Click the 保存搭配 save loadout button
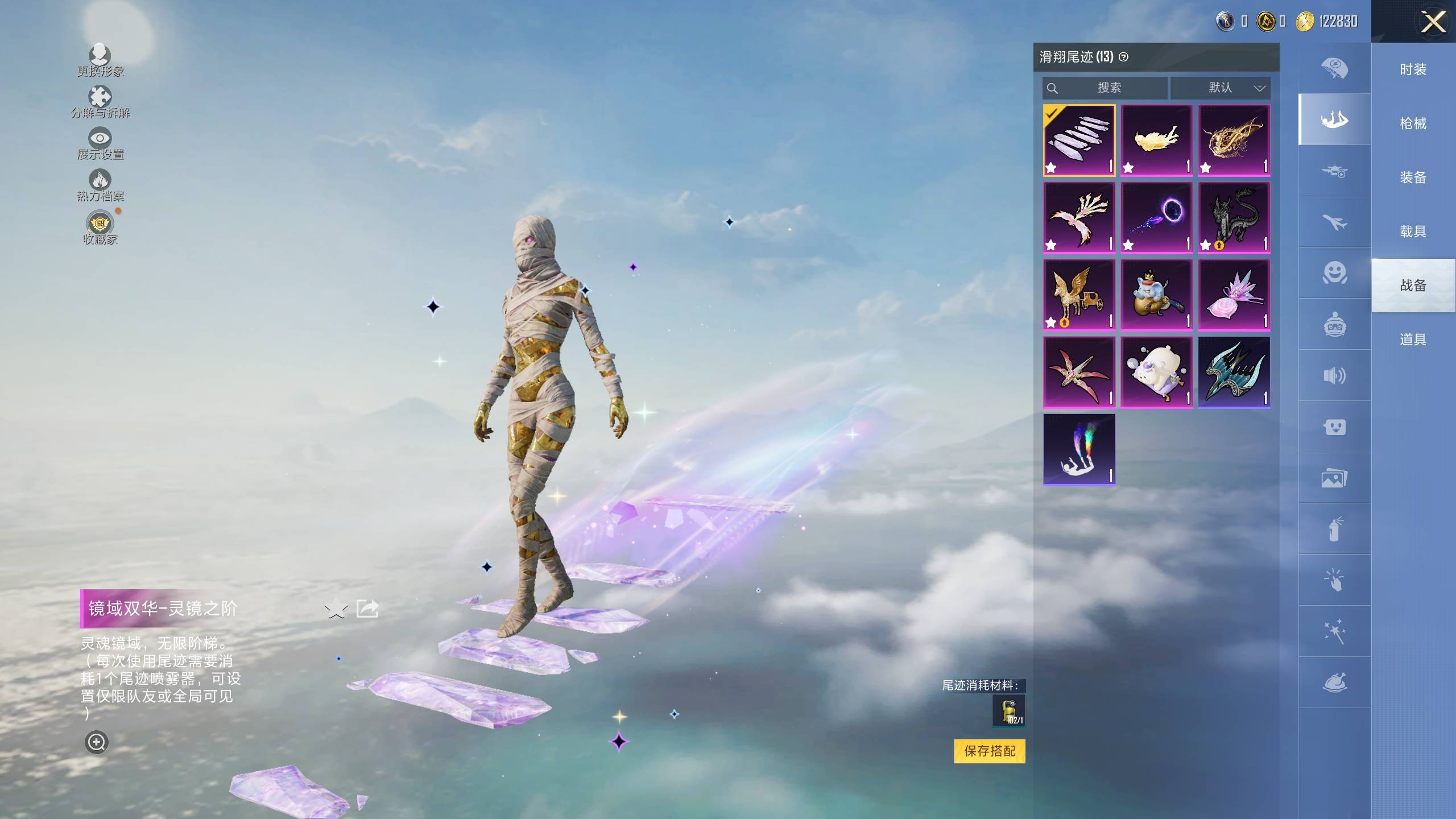Screen dimensions: 1456x819 [989, 751]
